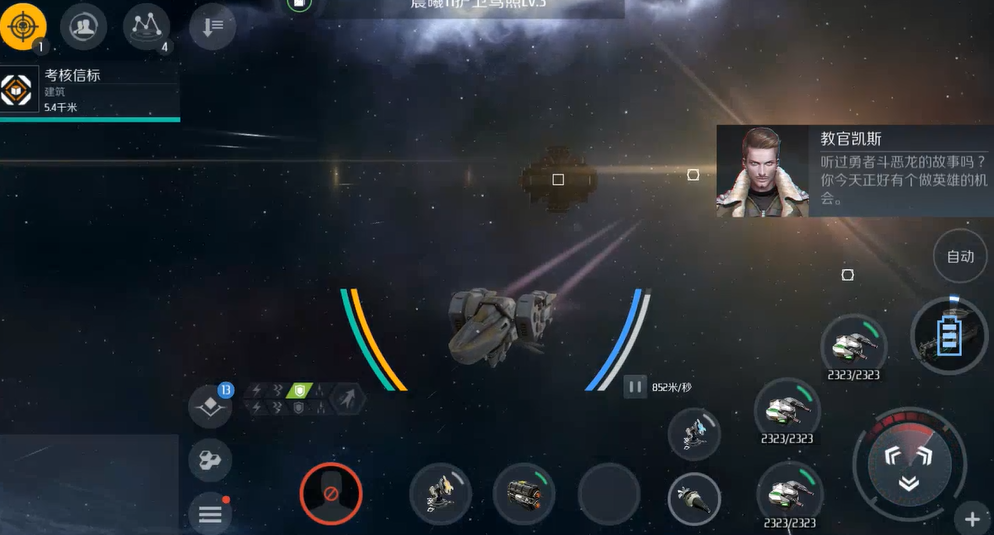Open the ship capacitor battery icon
This screenshot has width=994, height=535.
(x=949, y=335)
